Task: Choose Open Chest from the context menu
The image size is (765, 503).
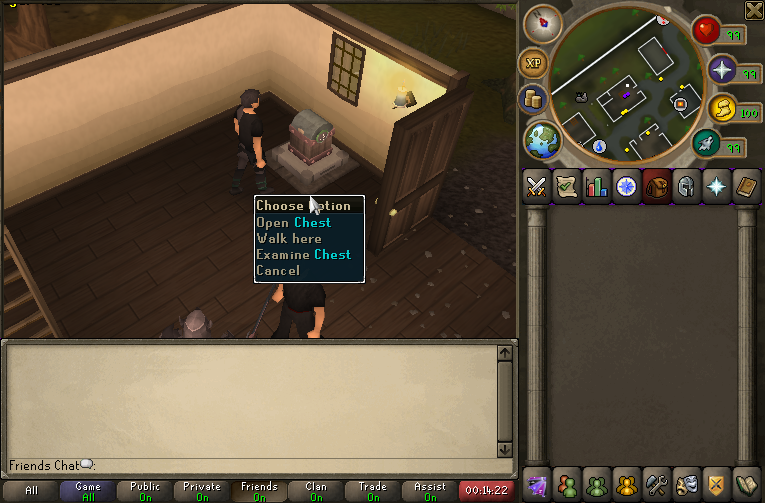Action: point(293,223)
